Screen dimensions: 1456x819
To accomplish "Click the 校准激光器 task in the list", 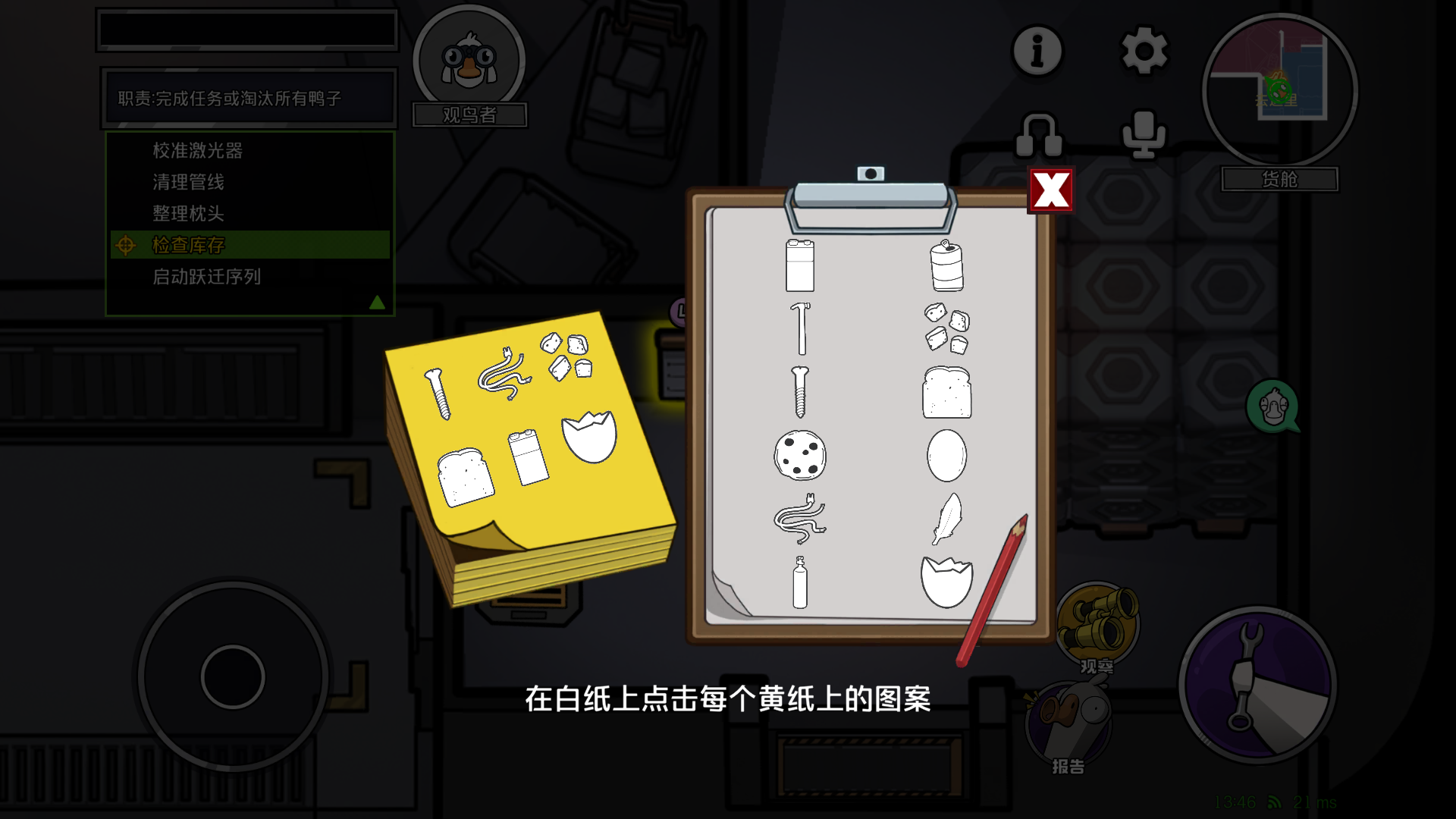I will click(x=199, y=150).
